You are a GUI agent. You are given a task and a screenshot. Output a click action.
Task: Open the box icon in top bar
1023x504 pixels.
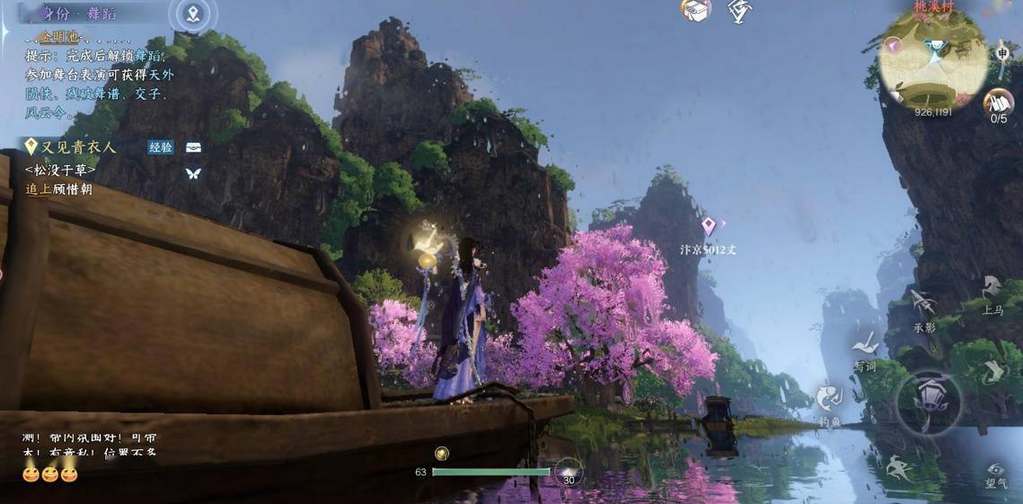[x=695, y=10]
